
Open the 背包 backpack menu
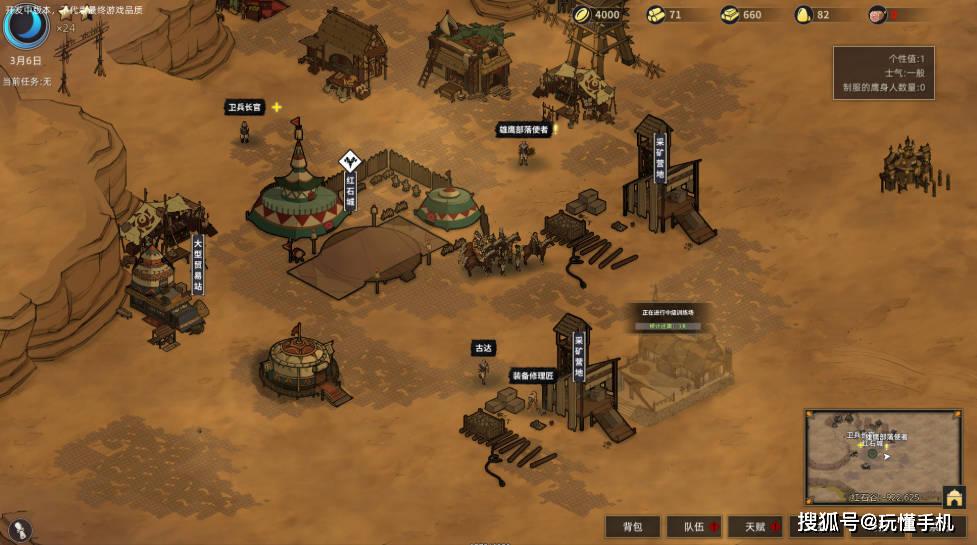click(632, 527)
